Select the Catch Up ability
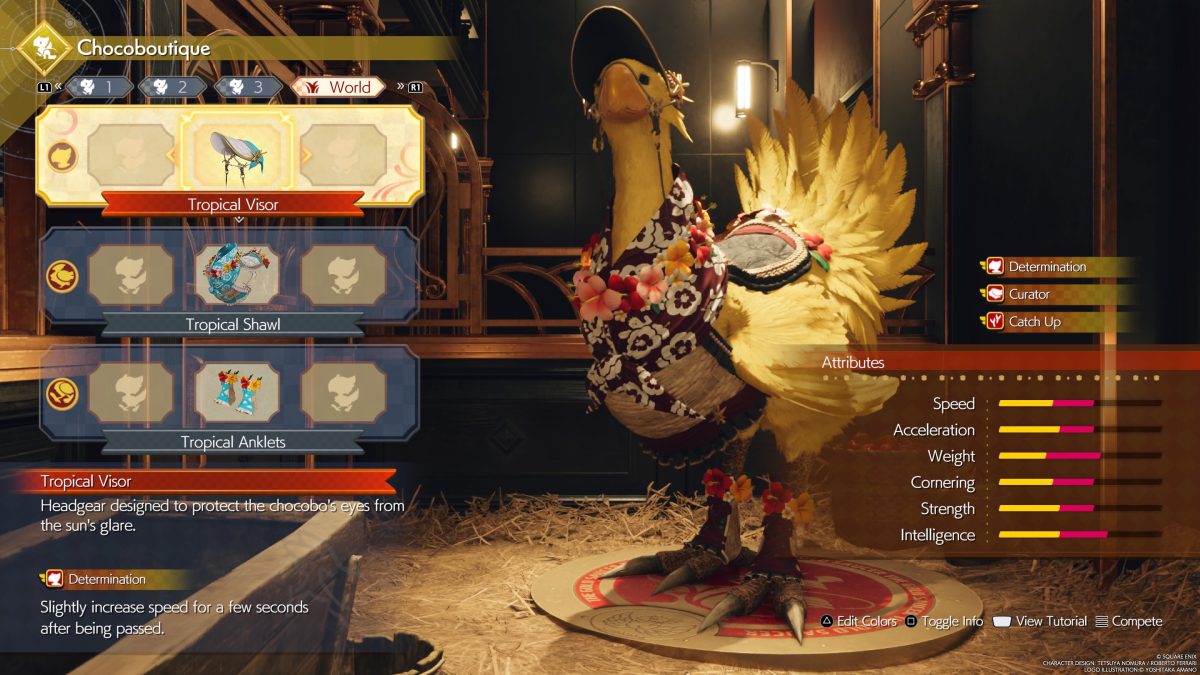The image size is (1200, 675). [x=1034, y=322]
